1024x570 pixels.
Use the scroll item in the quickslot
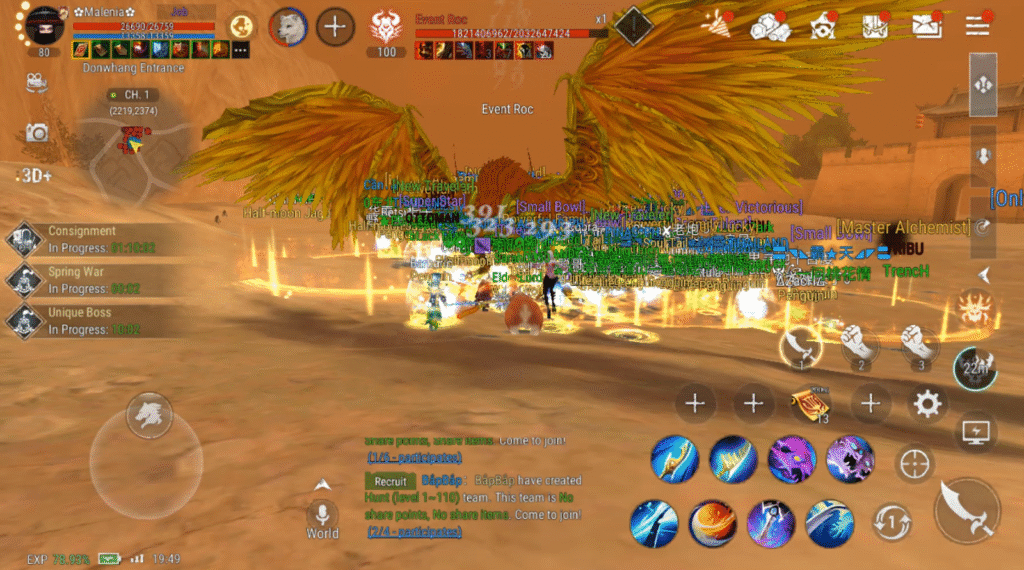point(810,404)
